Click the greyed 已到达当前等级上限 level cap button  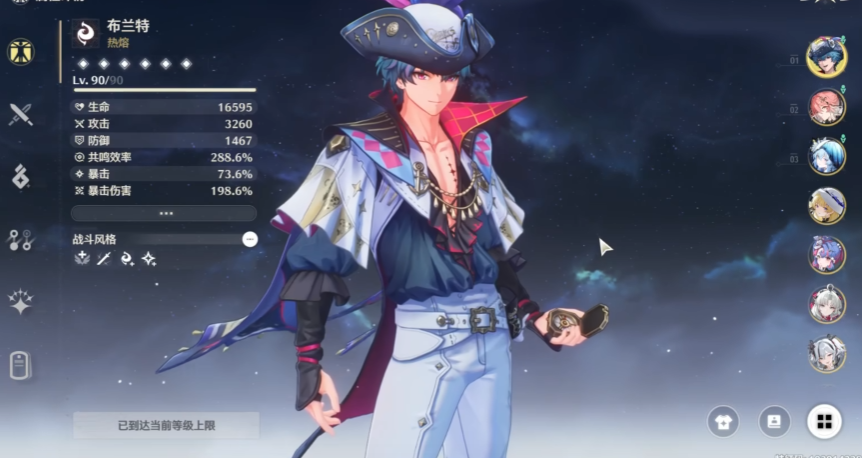click(165, 425)
